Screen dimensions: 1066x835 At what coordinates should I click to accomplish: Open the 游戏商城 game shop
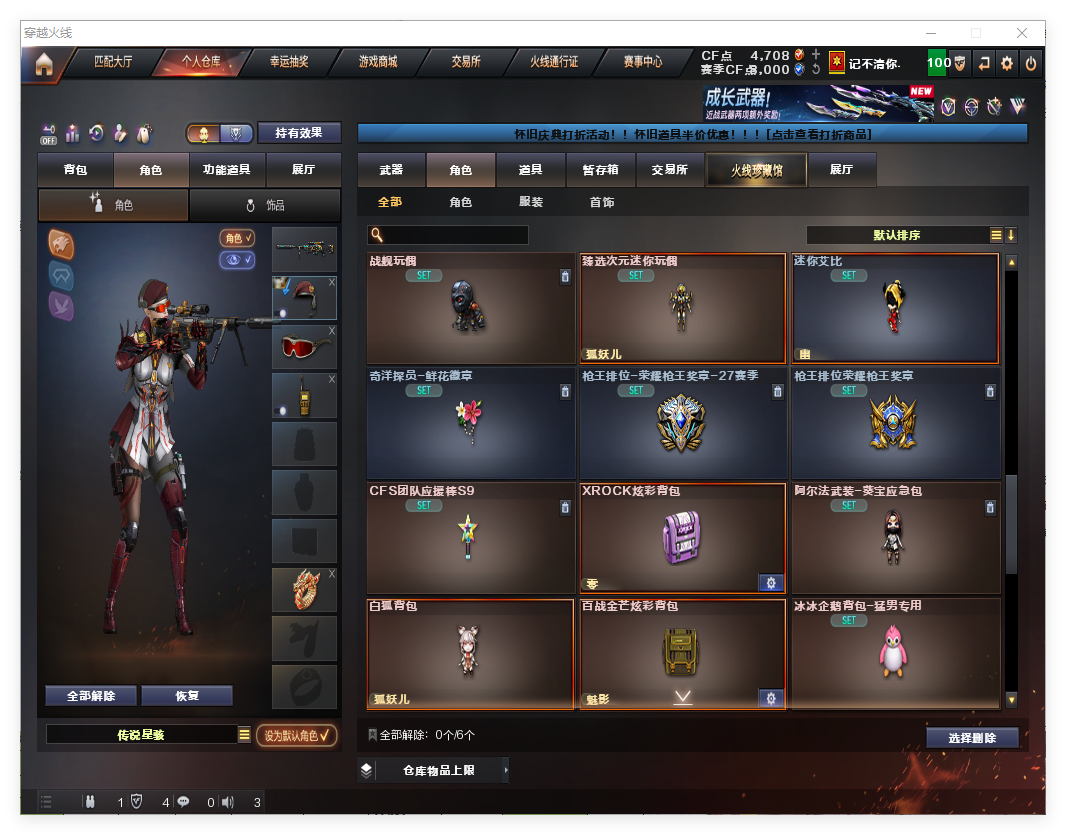pyautogui.click(x=378, y=62)
